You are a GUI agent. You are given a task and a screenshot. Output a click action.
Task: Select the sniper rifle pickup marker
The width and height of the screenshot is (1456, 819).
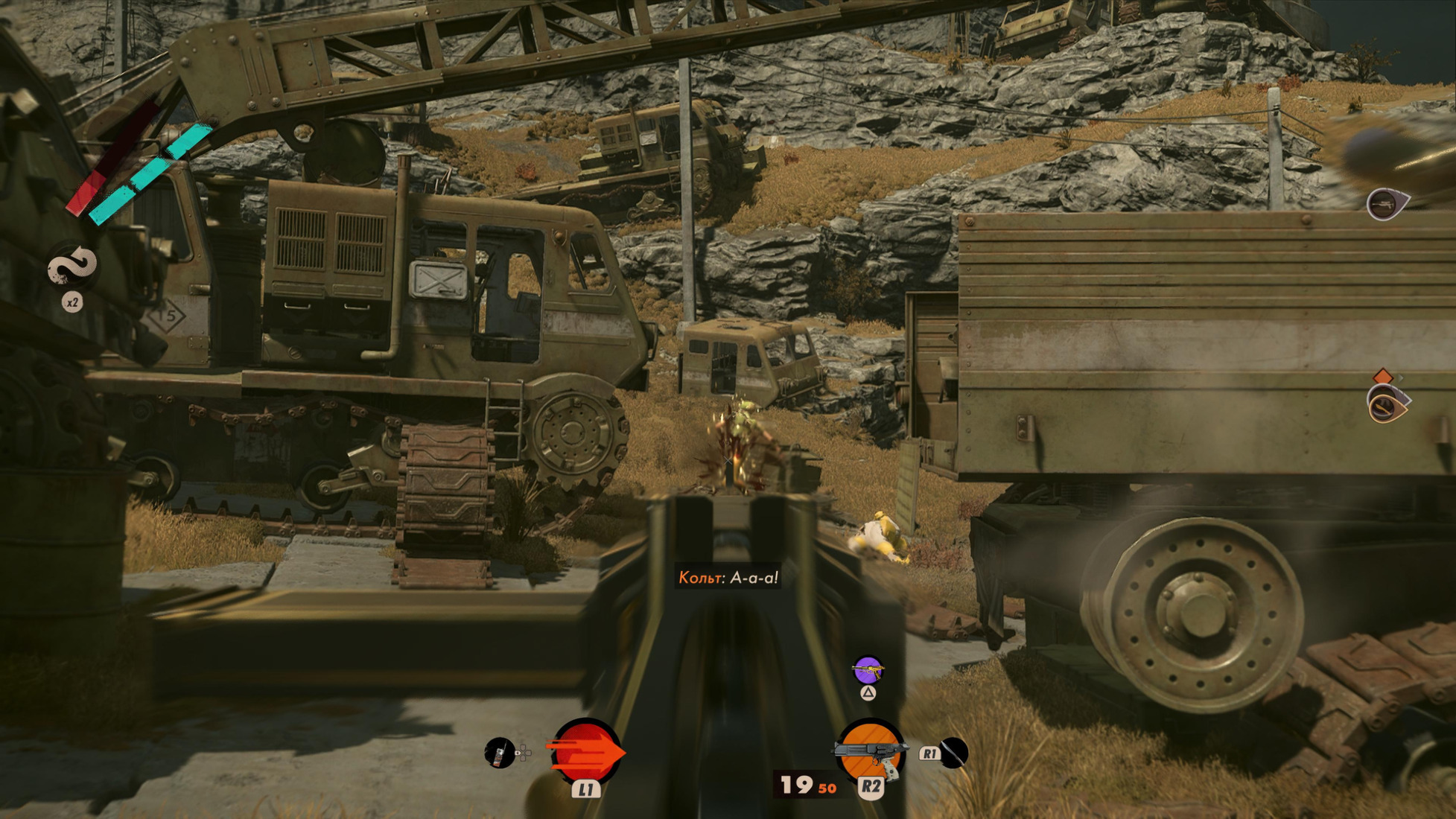click(1385, 203)
